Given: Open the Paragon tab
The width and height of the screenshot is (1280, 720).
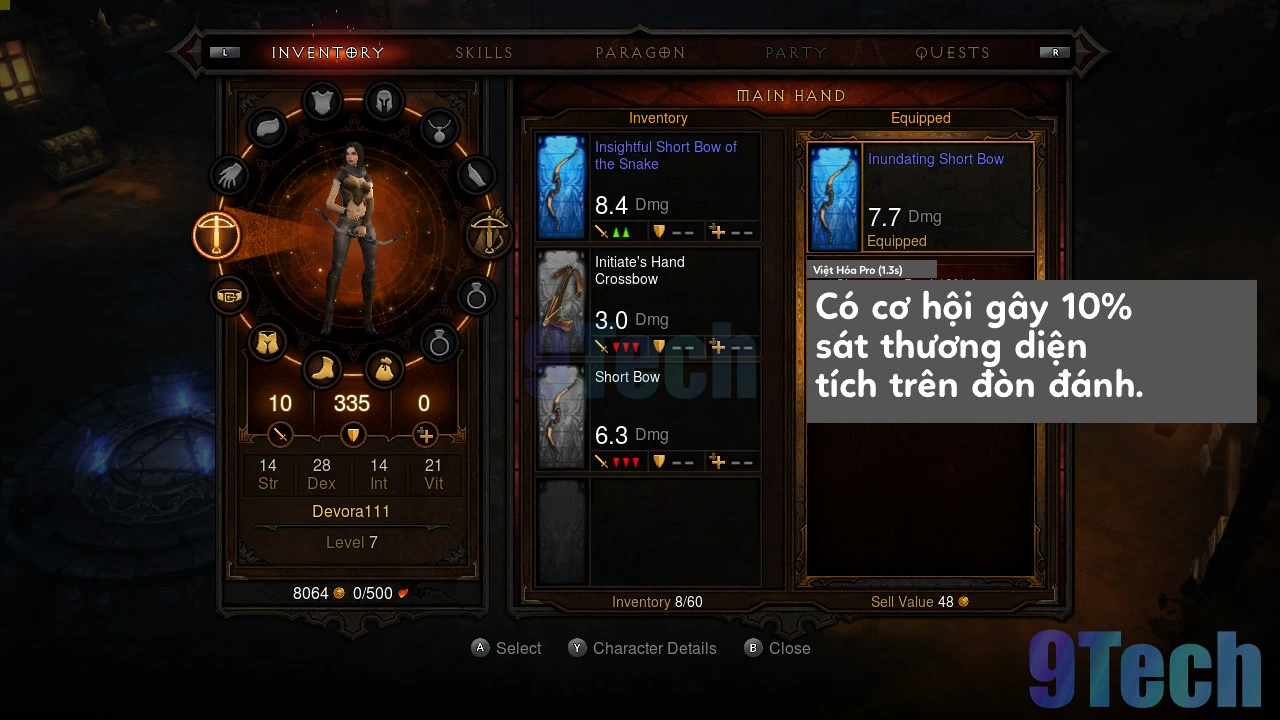Looking at the screenshot, I should (640, 53).
